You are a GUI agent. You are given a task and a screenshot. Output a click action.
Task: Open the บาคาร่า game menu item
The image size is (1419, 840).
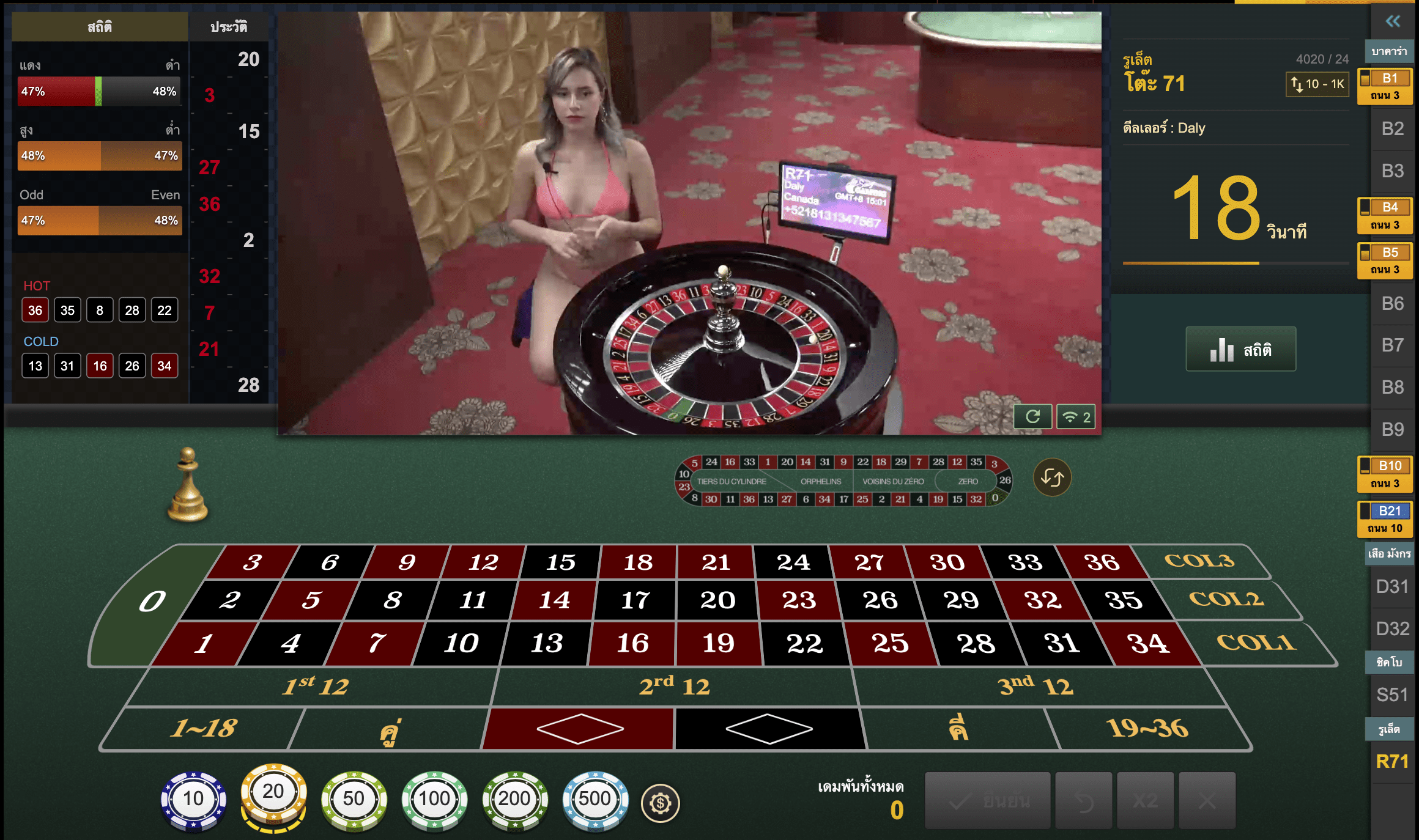pos(1389,51)
